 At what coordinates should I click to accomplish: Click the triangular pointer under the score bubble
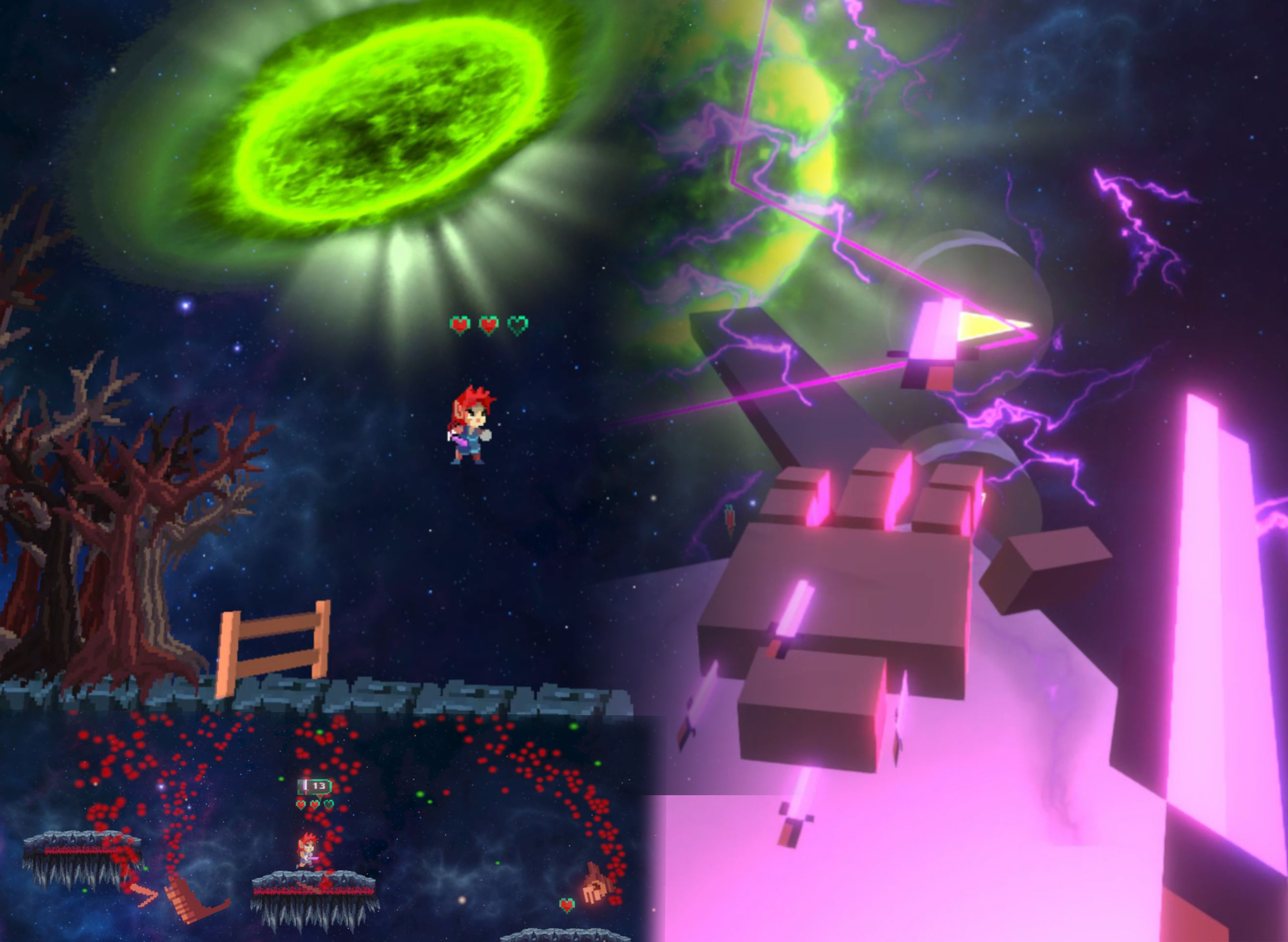pyautogui.click(x=321, y=796)
